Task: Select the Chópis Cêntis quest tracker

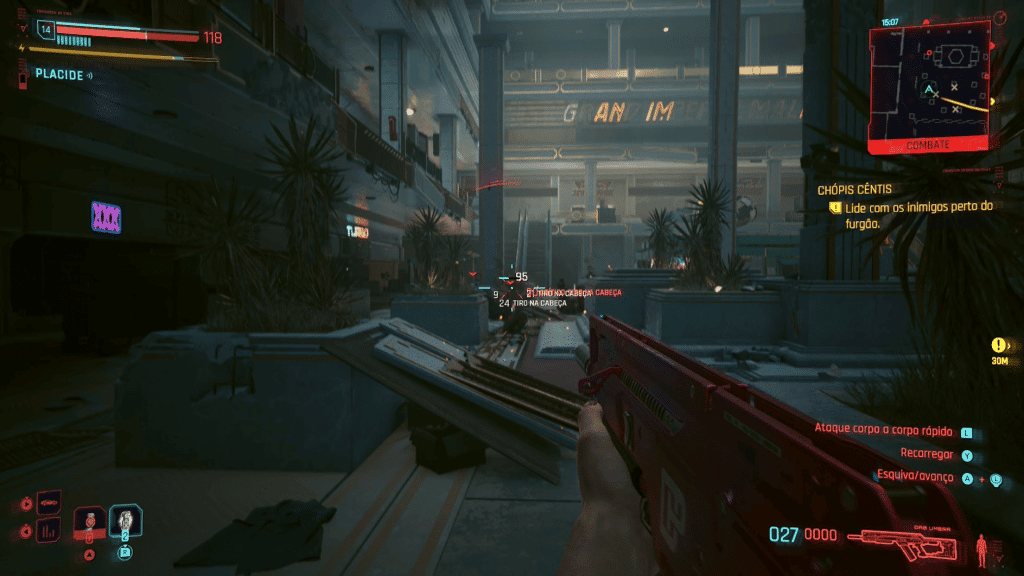Action: point(854,189)
